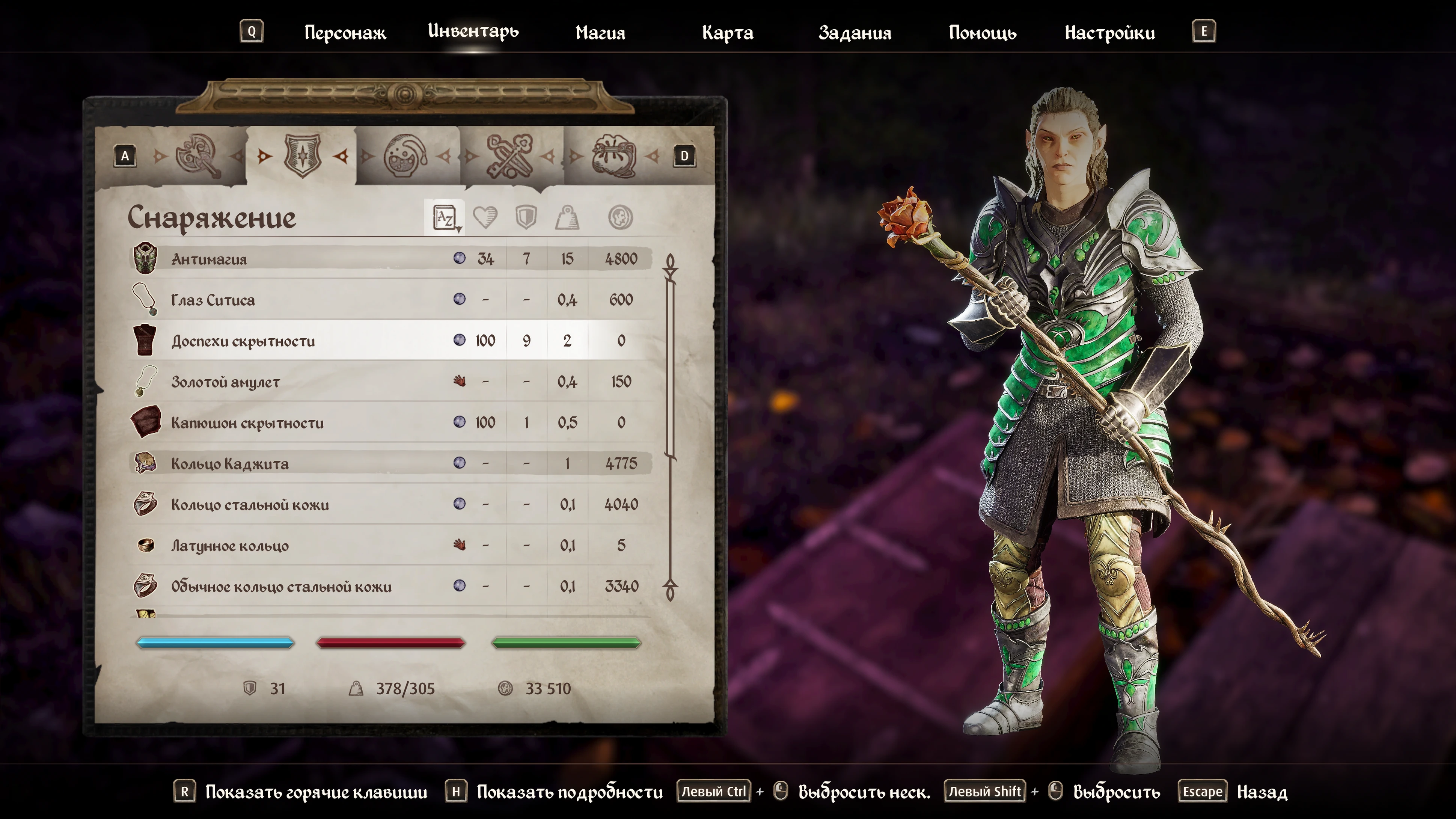Sort equipment by heart condition column

click(485, 217)
